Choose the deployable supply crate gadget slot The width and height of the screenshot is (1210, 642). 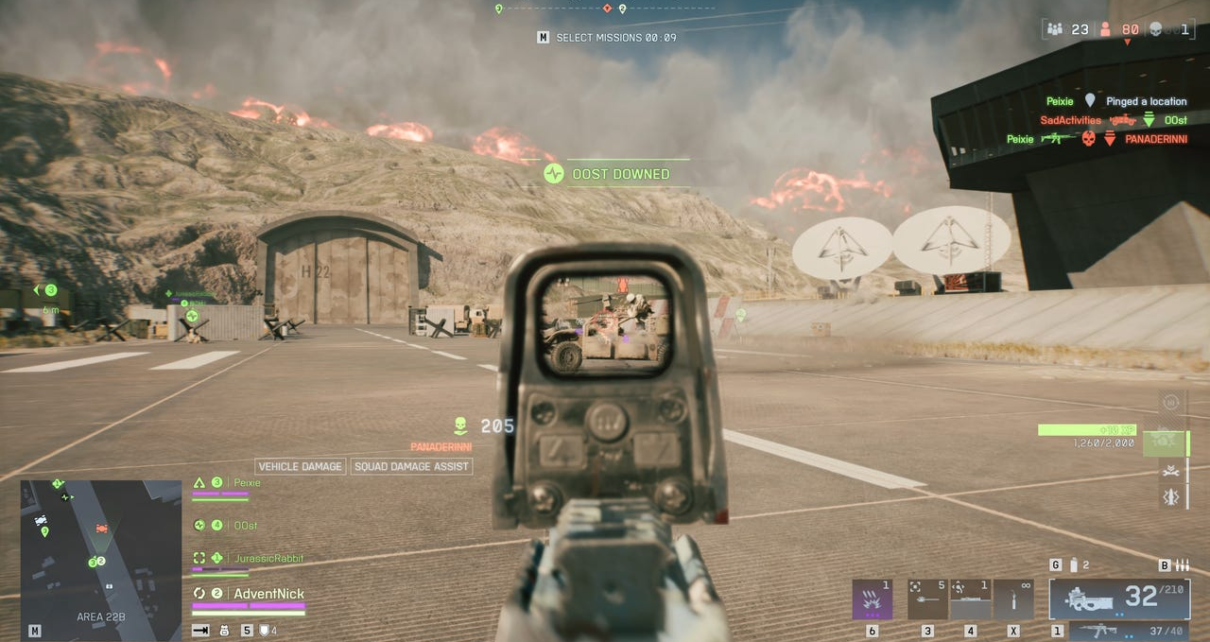tap(971, 599)
